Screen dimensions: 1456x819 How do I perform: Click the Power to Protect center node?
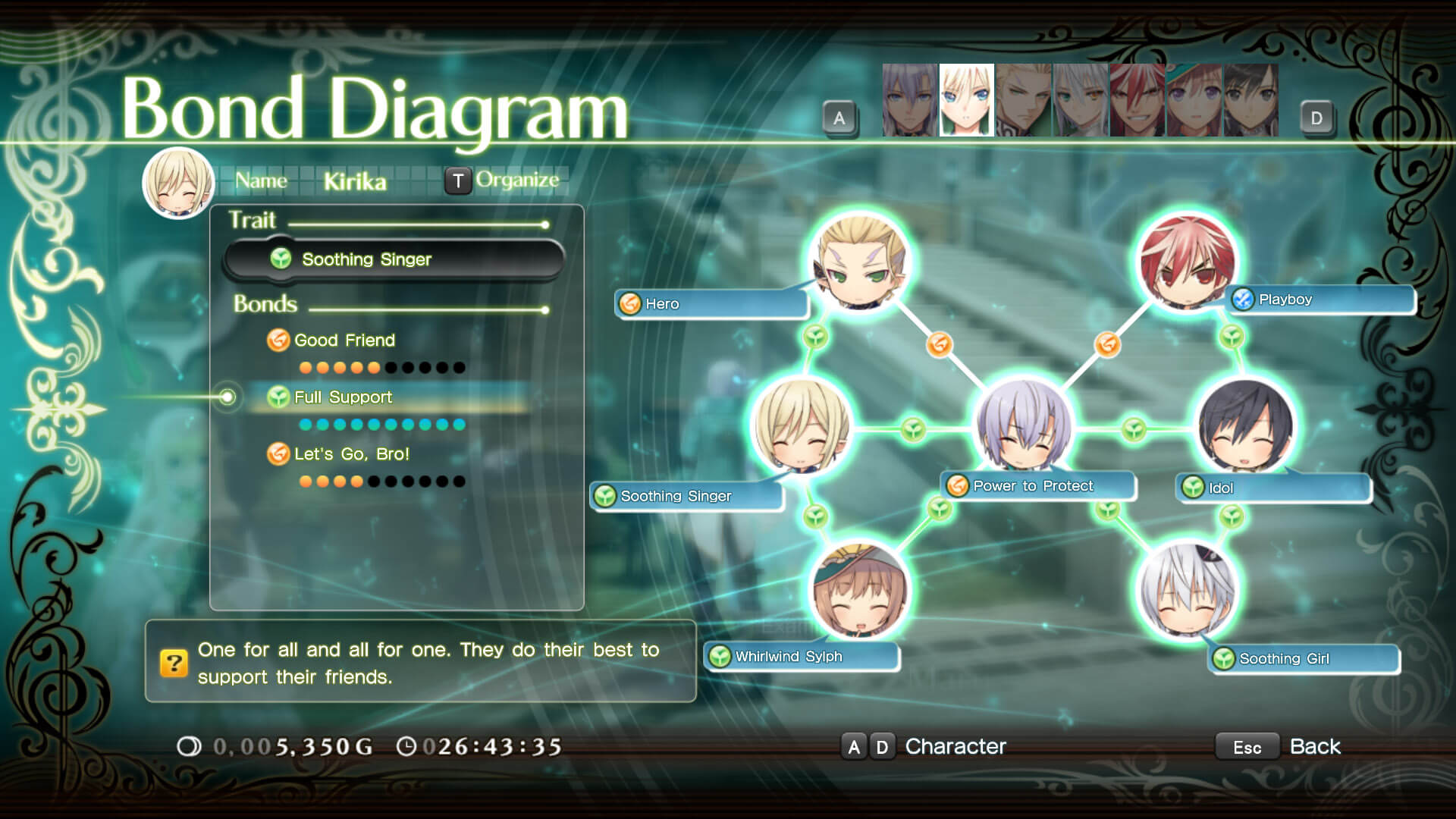(x=1023, y=426)
